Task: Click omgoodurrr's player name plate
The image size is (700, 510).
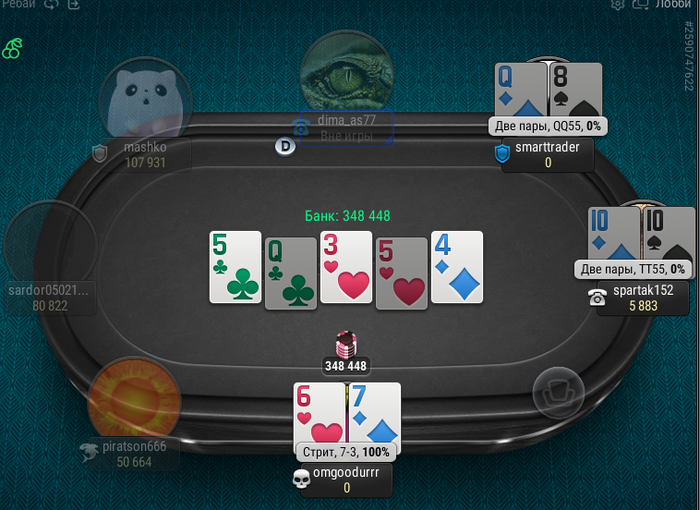Action: tap(346, 480)
